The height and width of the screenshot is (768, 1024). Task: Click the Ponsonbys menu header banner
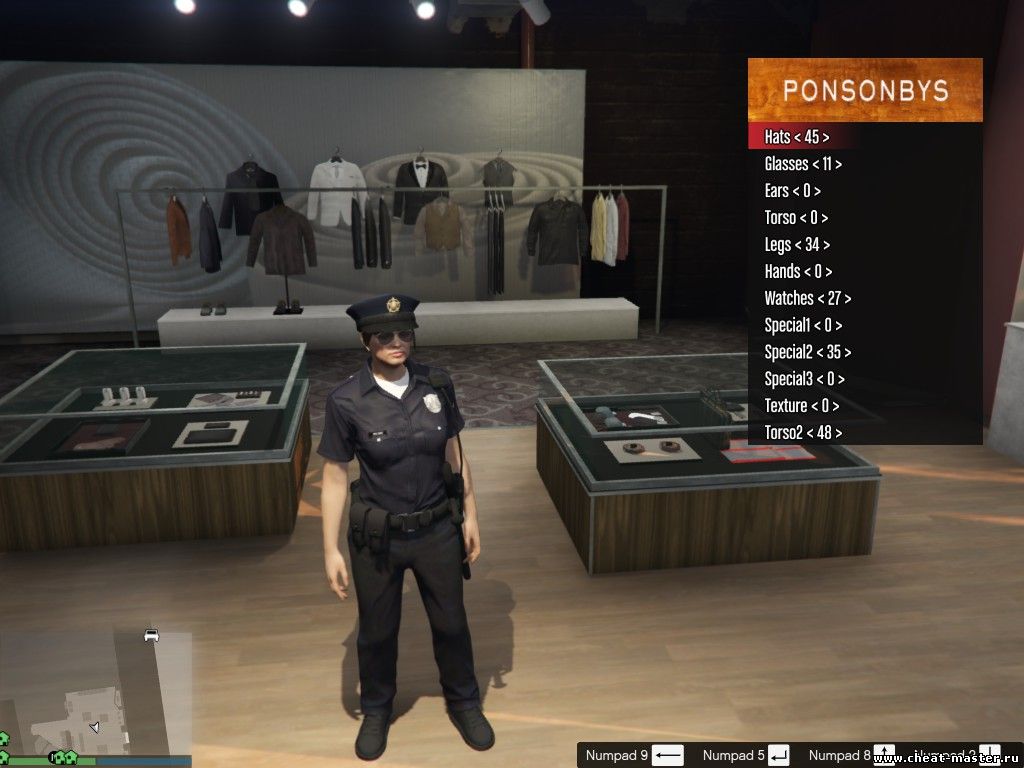pyautogui.click(x=865, y=90)
